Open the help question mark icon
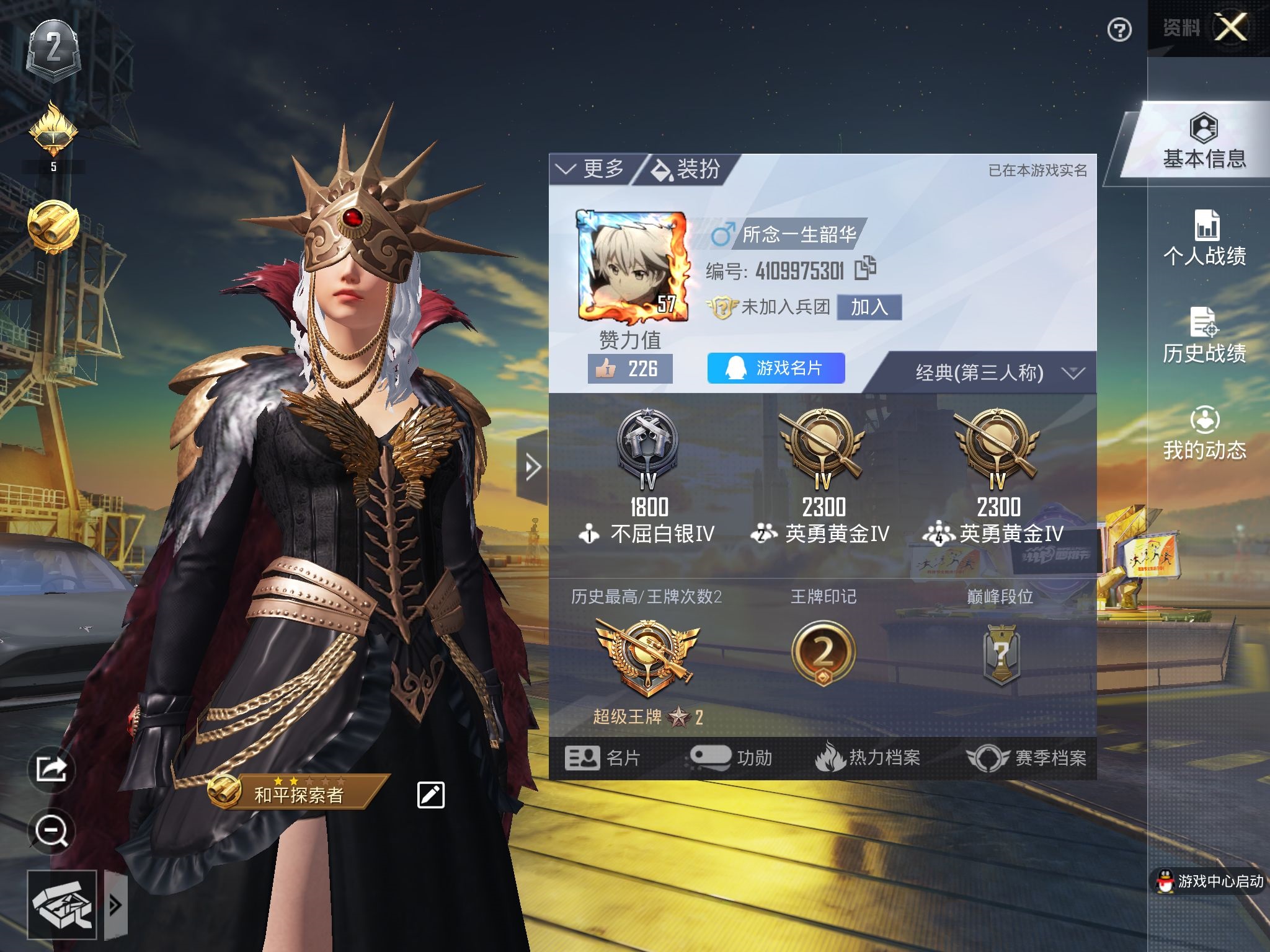The height and width of the screenshot is (952, 1270). (1119, 30)
